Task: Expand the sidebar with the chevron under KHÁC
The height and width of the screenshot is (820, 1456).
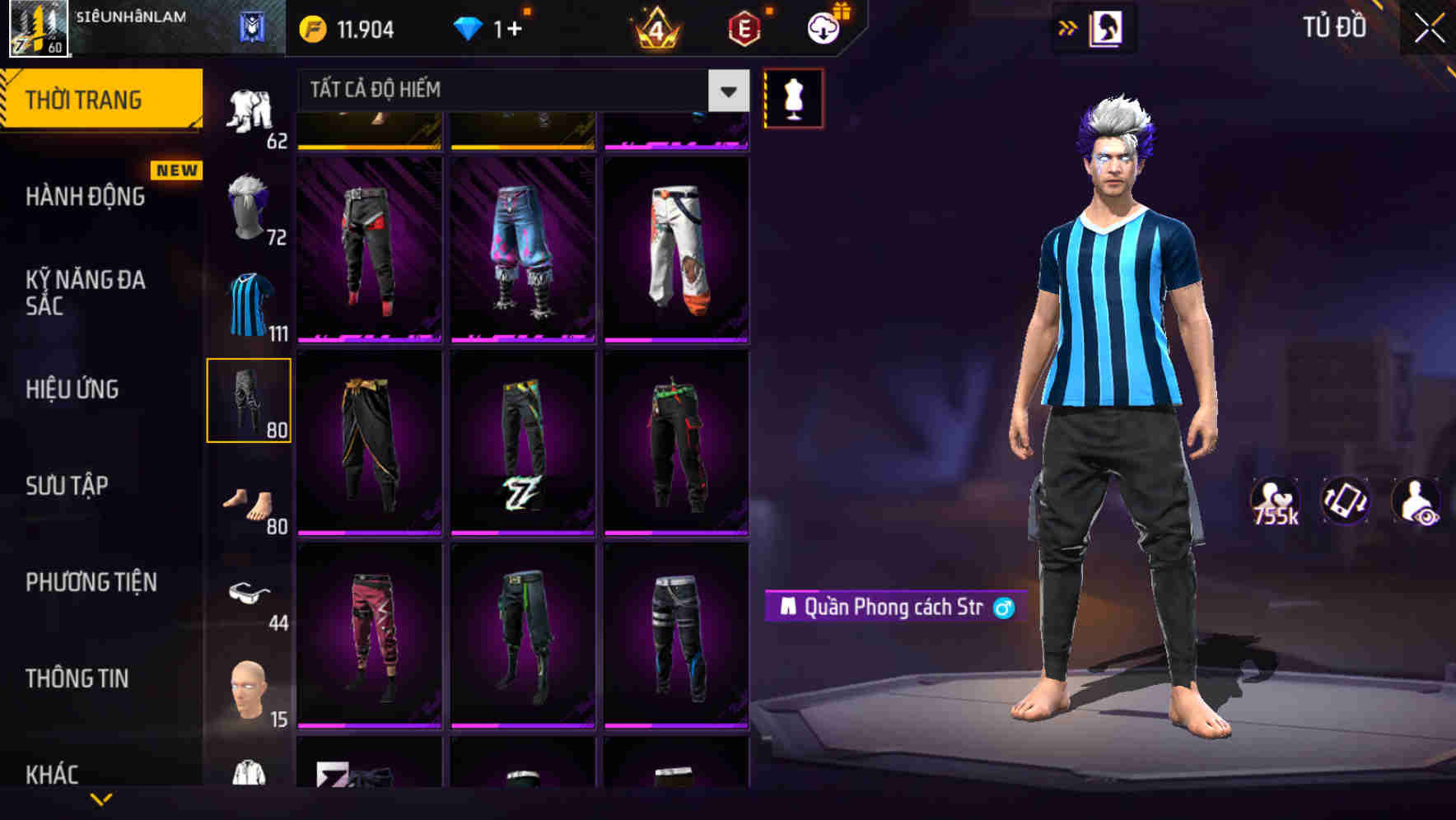Action: 99,800
